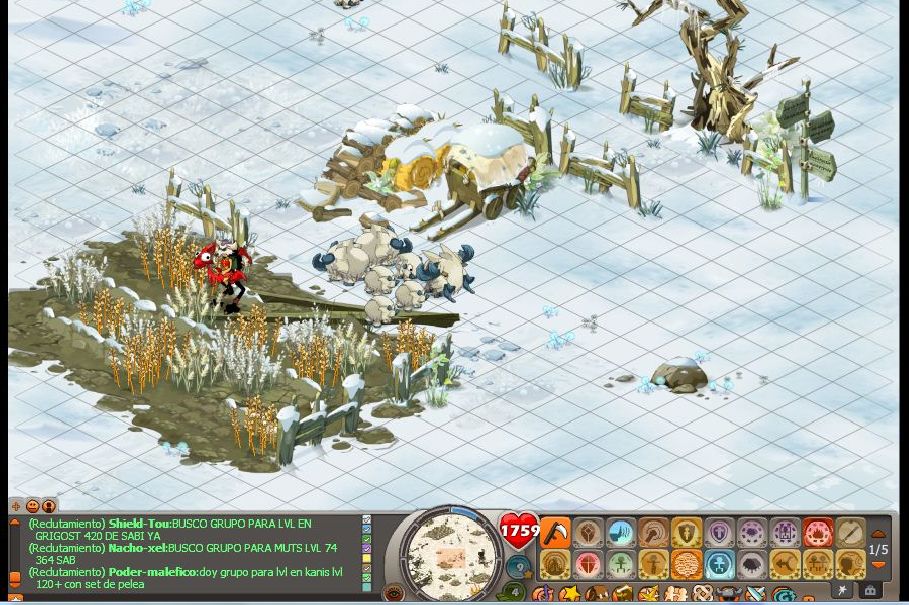The width and height of the screenshot is (909, 605).
Task: Go to the next spell bar page
Action: tap(878, 566)
